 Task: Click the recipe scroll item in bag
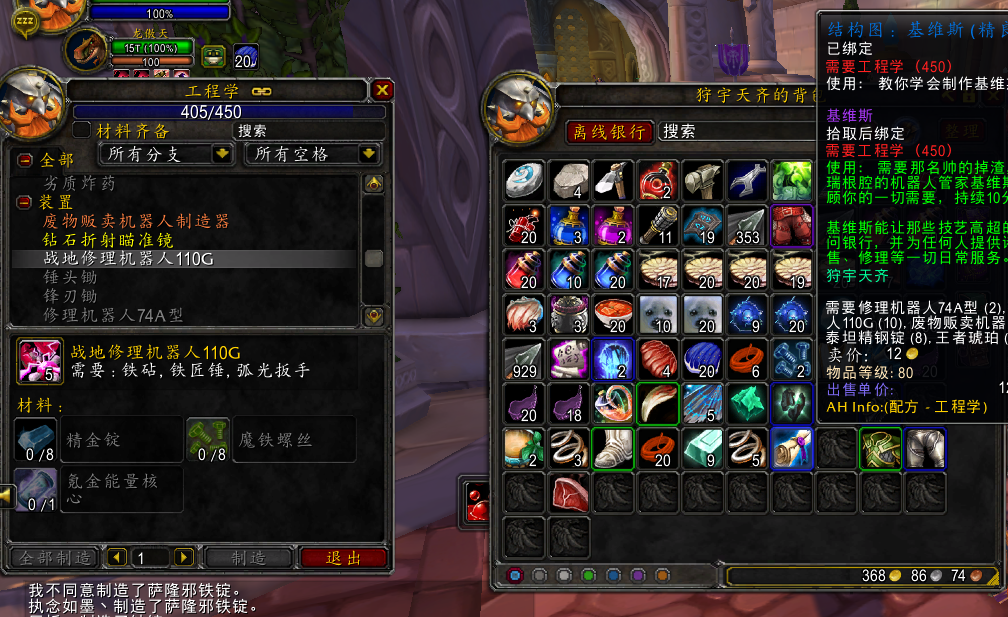(791, 448)
